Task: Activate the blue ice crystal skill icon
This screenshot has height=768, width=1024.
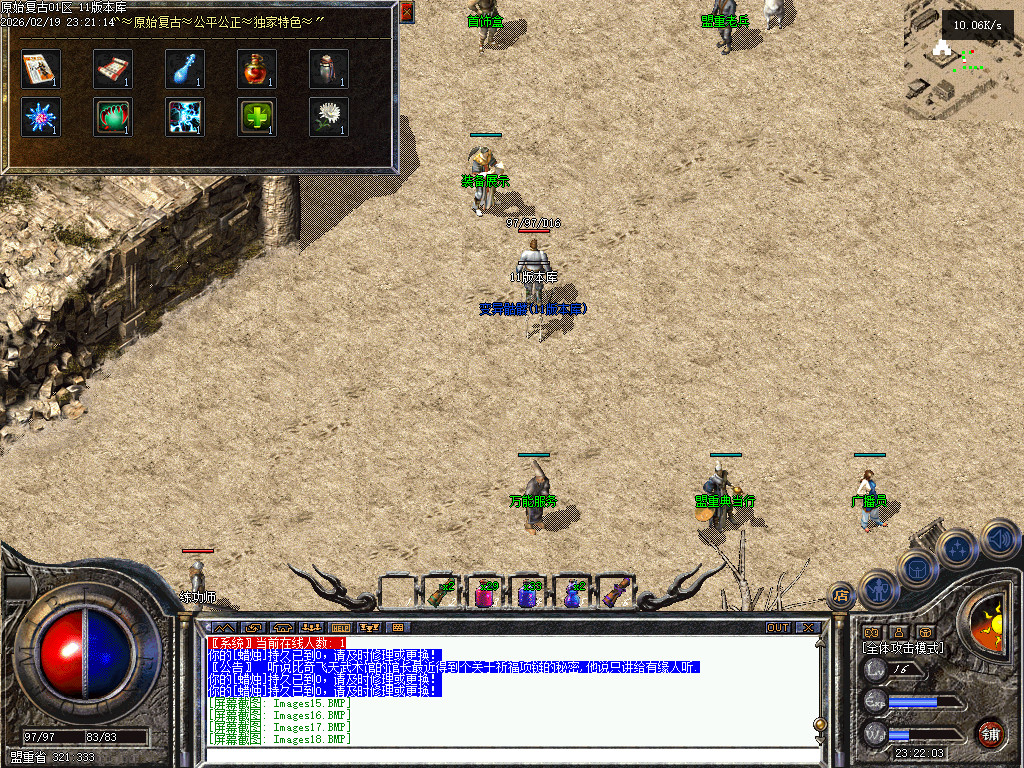Action: coord(41,116)
